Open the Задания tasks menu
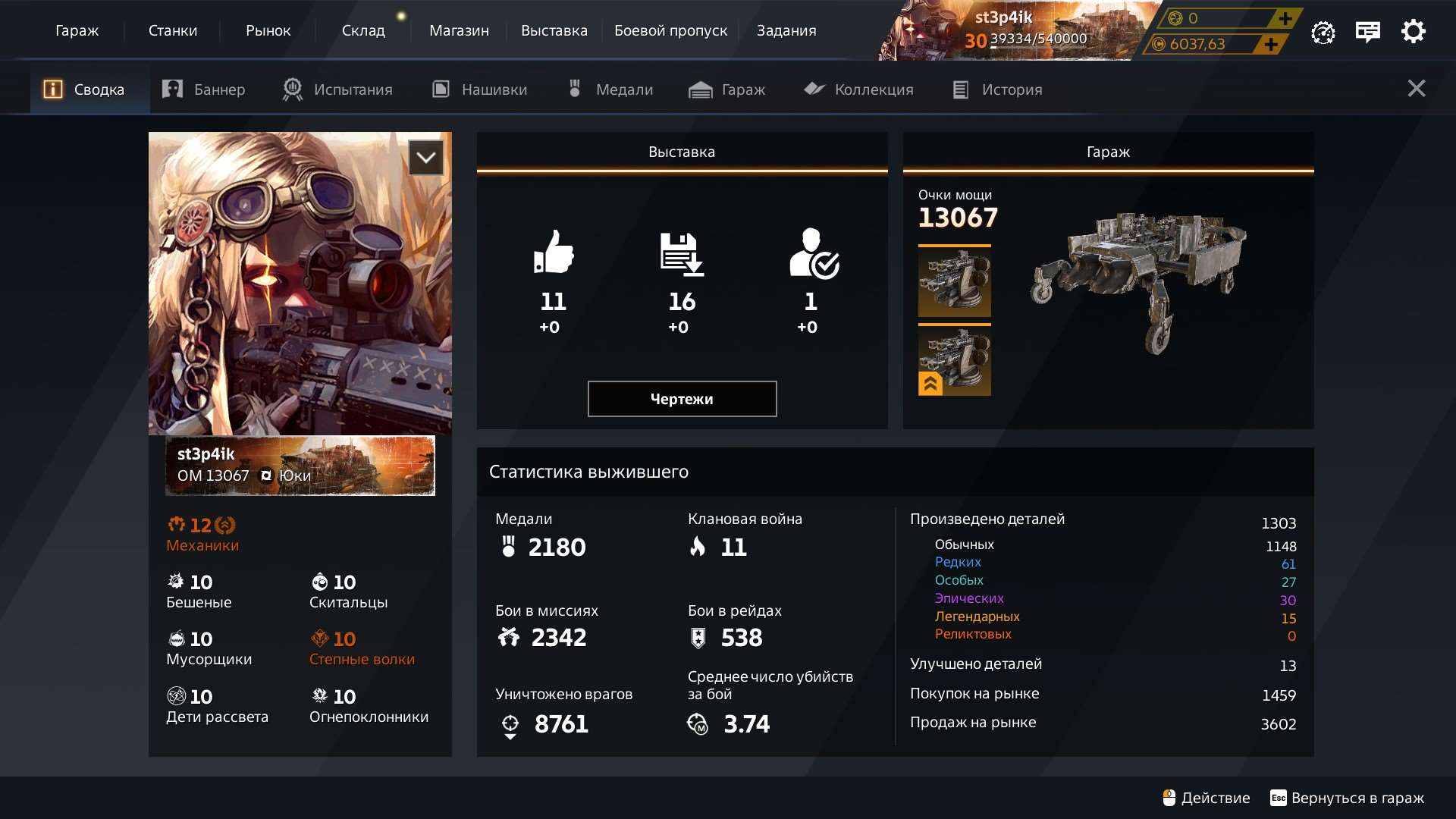 (786, 30)
